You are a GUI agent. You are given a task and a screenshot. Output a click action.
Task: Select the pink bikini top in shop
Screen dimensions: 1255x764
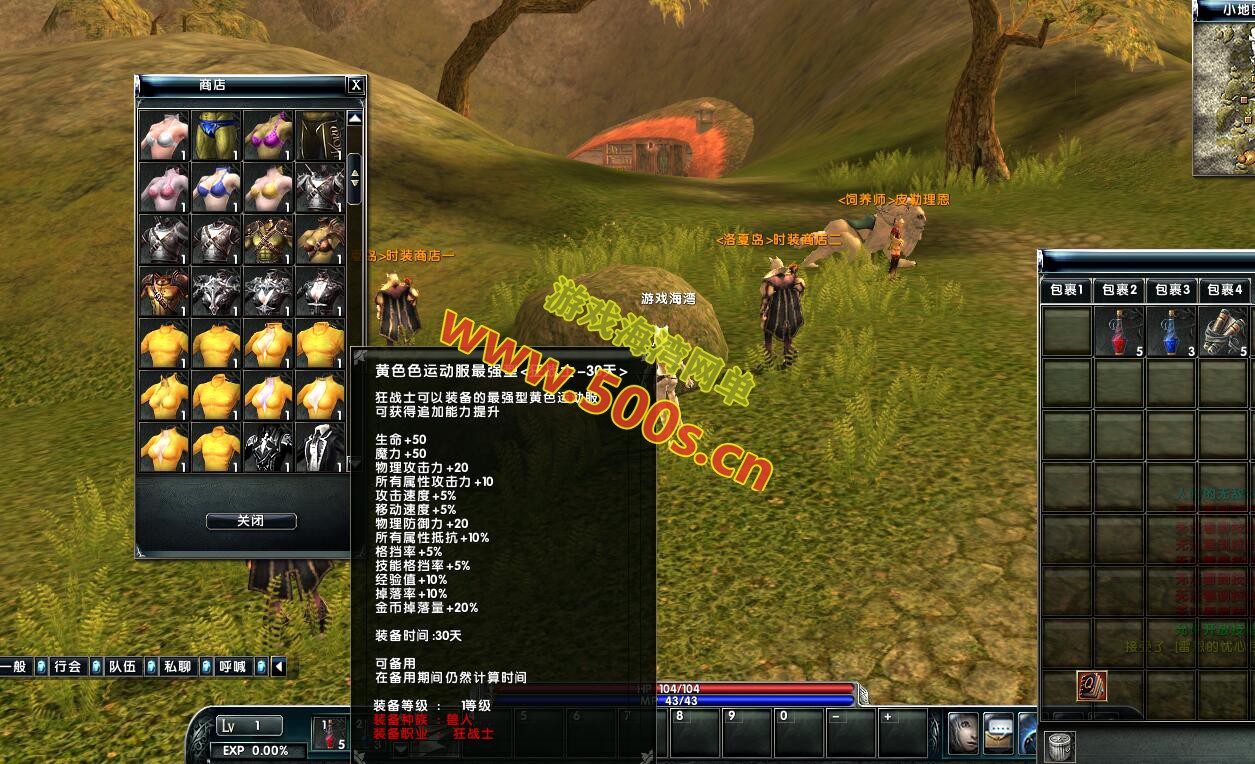164,187
